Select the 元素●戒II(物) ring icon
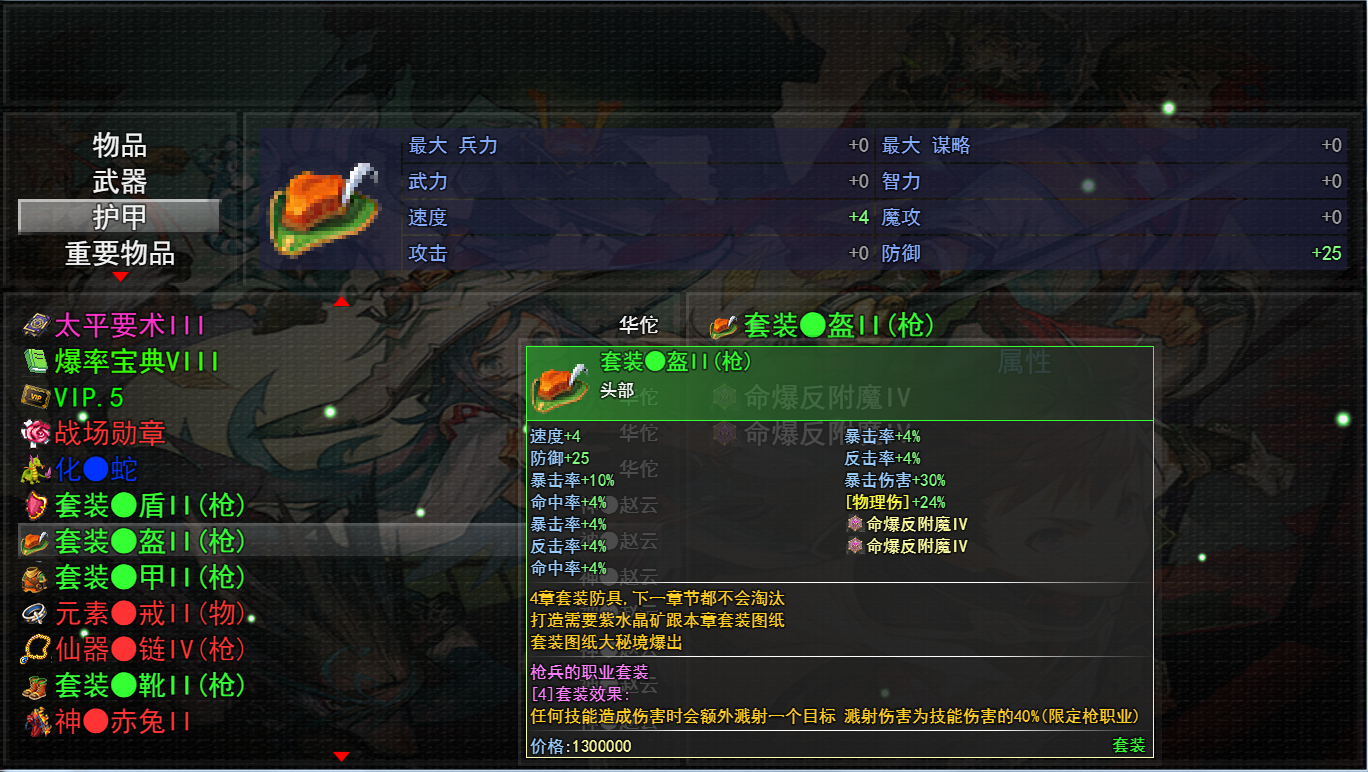The width and height of the screenshot is (1368, 772). [x=35, y=614]
